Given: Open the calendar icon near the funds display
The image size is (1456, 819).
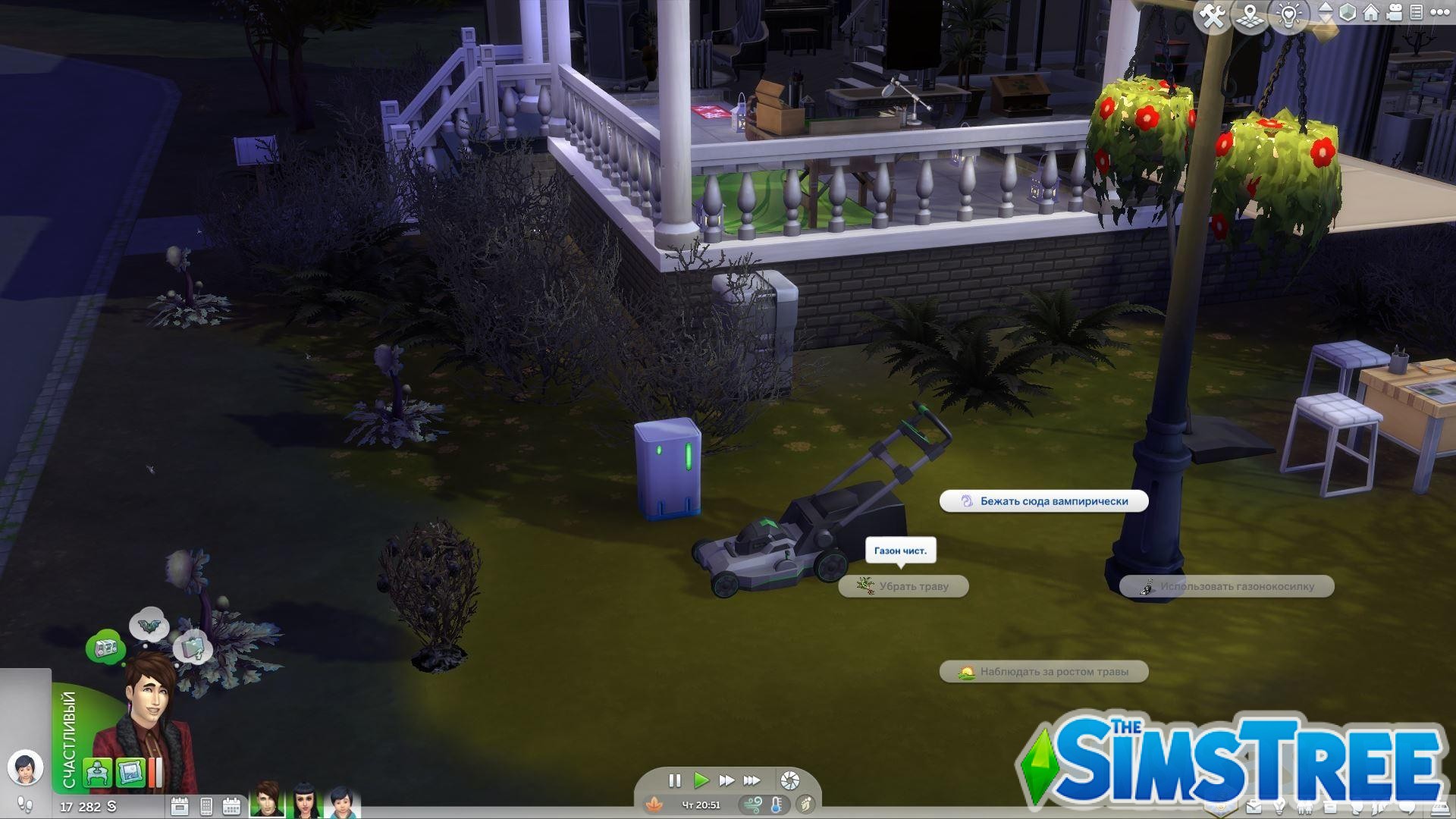Looking at the screenshot, I should 231,807.
